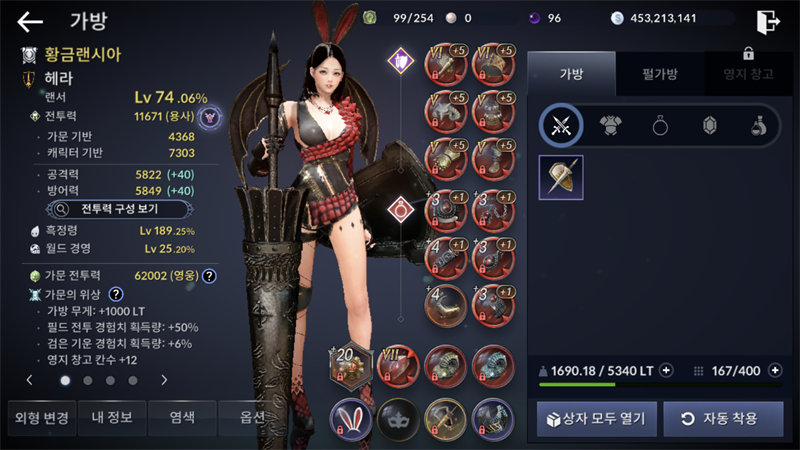Open 내 정보 my info
Viewport: 800px width, 450px height.
(112, 418)
